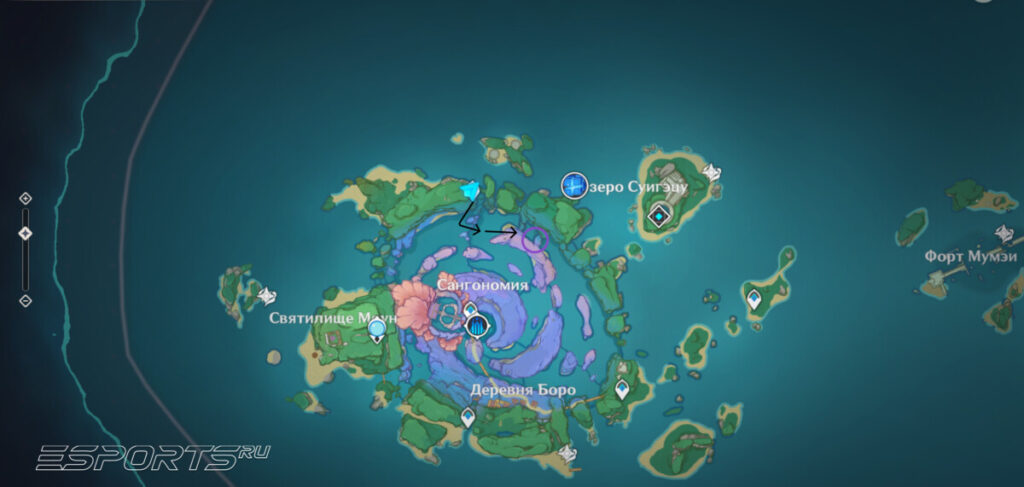1024x487 pixels.
Task: Select the blue crystal pin marker
Action: tap(470, 188)
